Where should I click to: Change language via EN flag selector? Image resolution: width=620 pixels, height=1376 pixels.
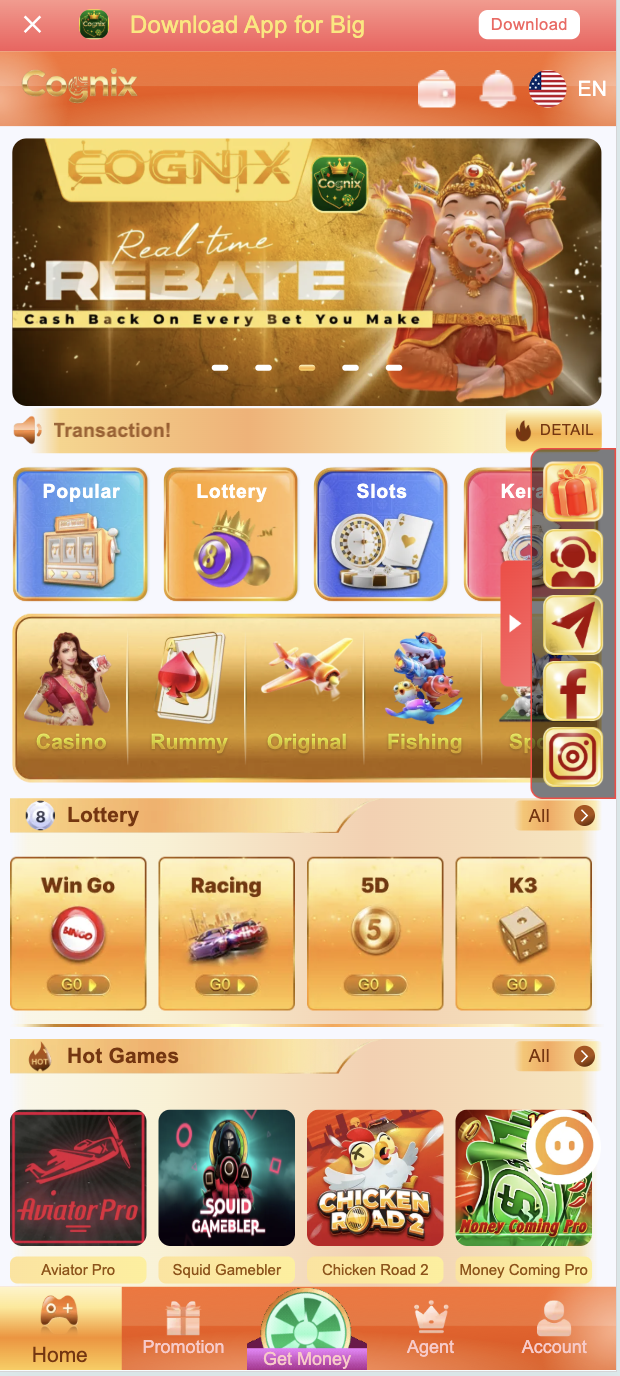tap(568, 89)
